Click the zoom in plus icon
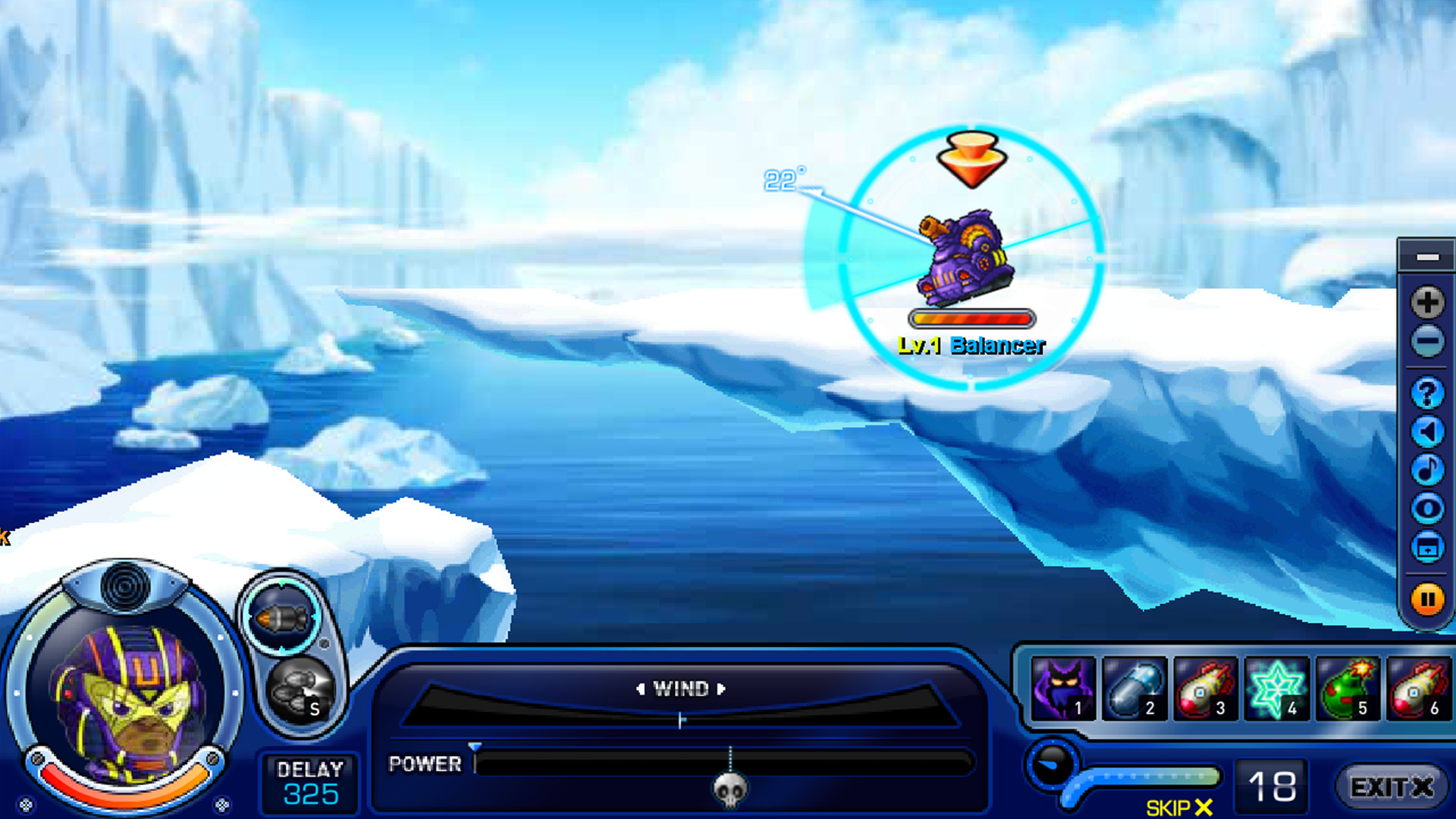The image size is (1456, 819). click(1428, 302)
